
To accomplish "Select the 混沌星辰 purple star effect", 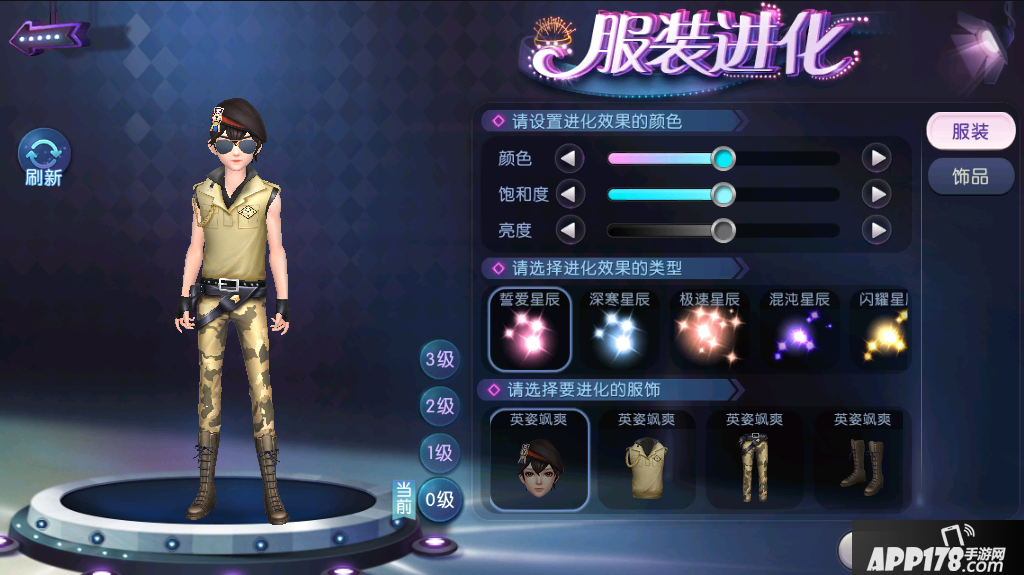I will click(x=799, y=330).
